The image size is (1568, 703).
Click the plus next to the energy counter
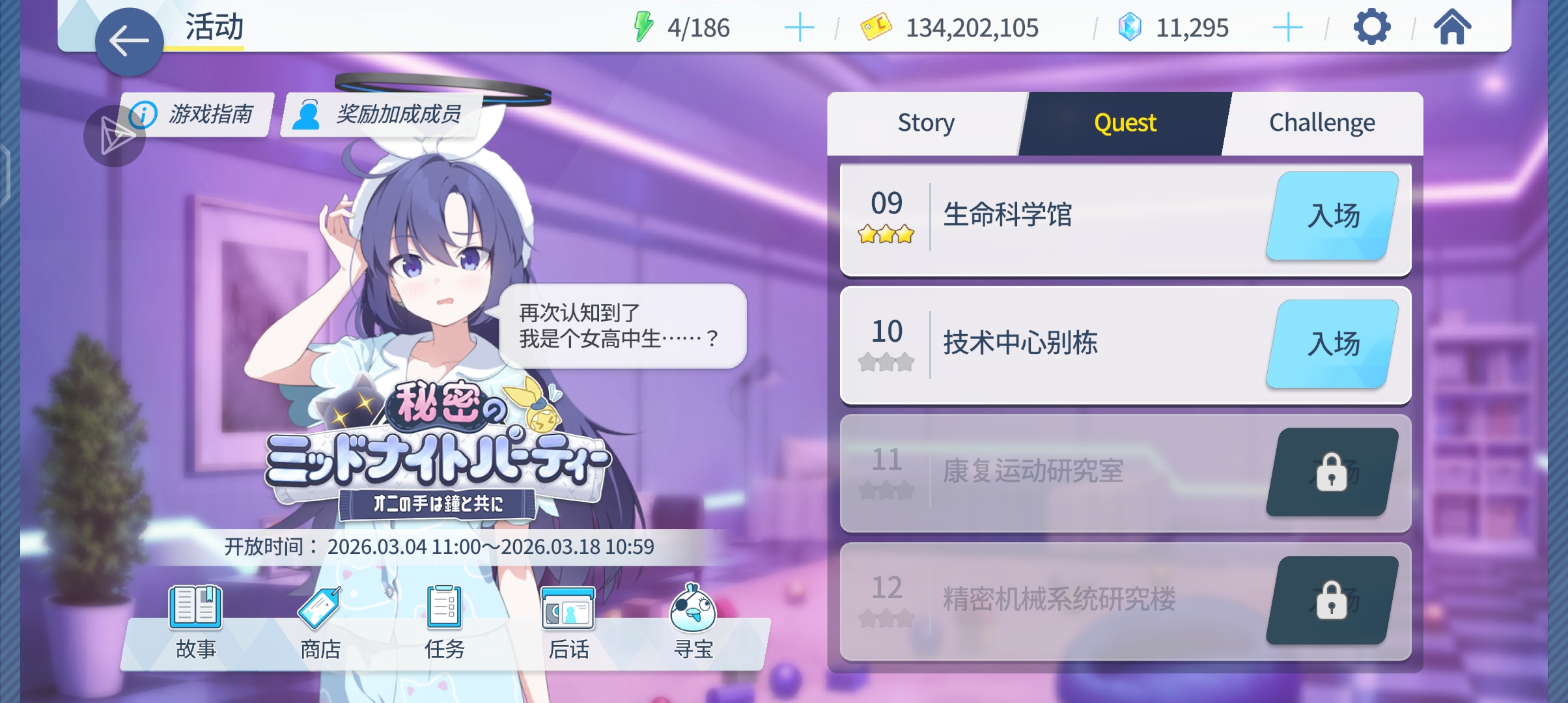tap(800, 27)
